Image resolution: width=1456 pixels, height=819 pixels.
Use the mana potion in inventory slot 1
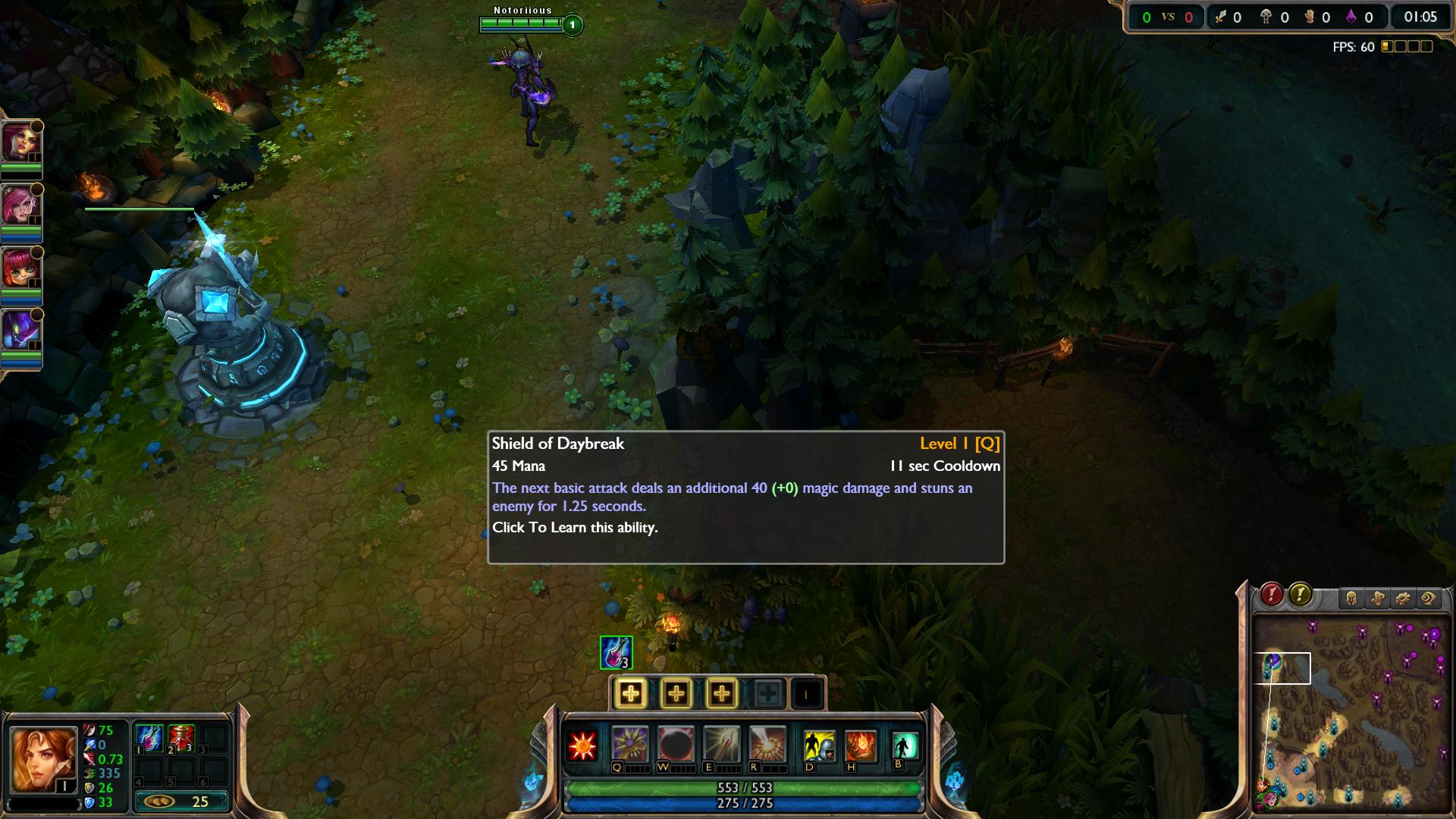(149, 738)
